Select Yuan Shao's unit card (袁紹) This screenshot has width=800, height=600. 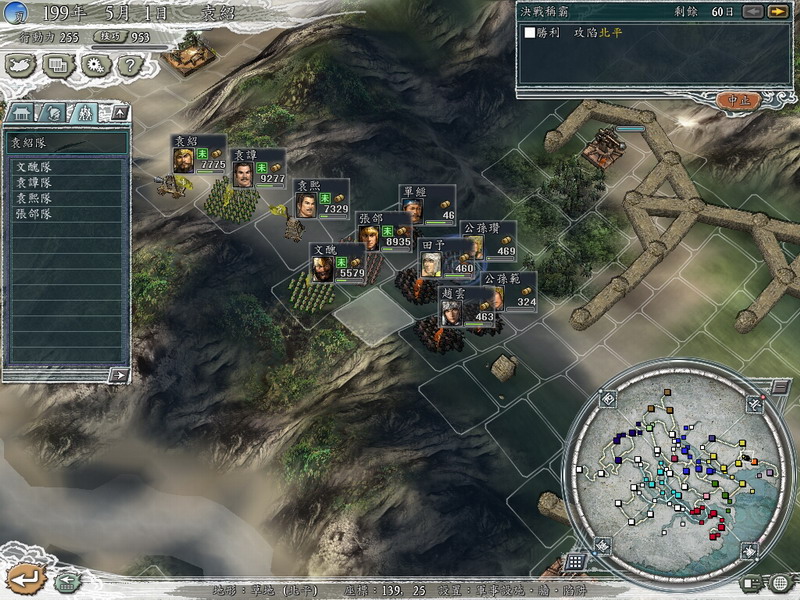199,156
